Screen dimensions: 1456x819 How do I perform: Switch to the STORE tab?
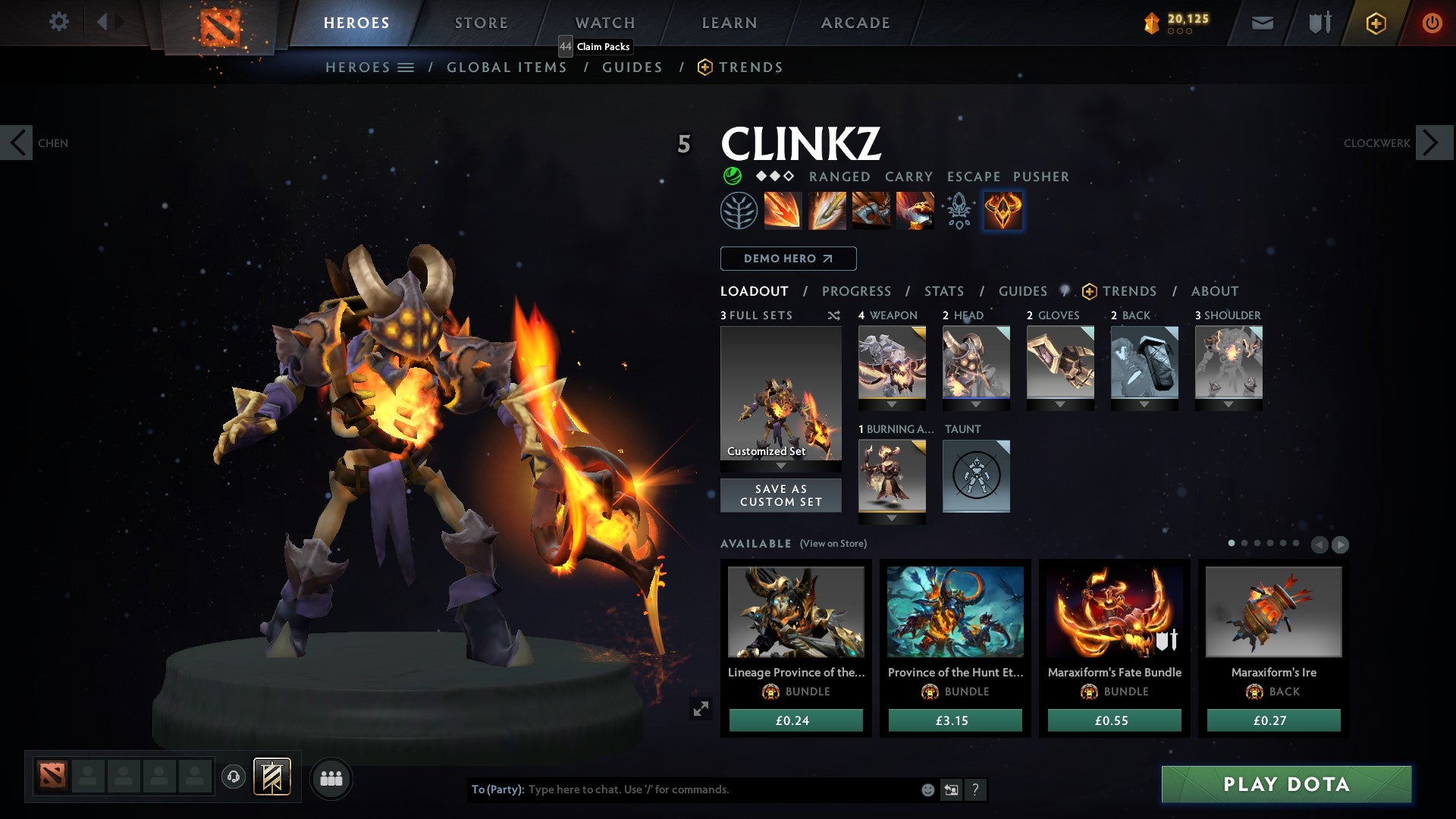[x=481, y=22]
